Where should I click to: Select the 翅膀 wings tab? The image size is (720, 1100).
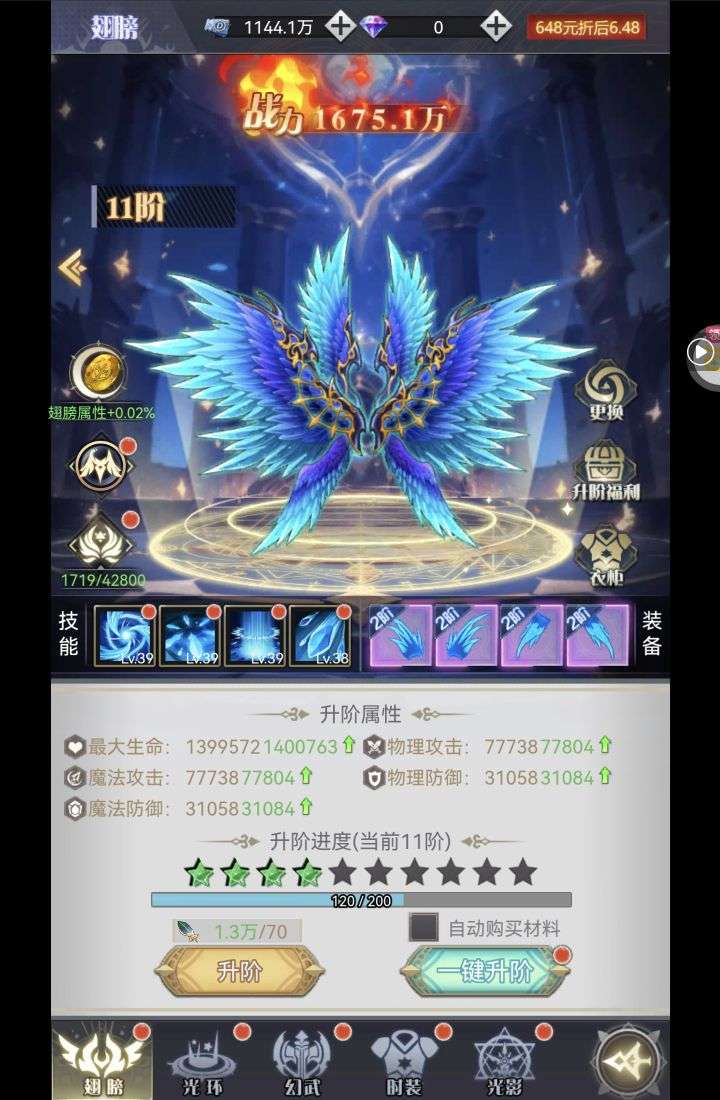point(102,1060)
